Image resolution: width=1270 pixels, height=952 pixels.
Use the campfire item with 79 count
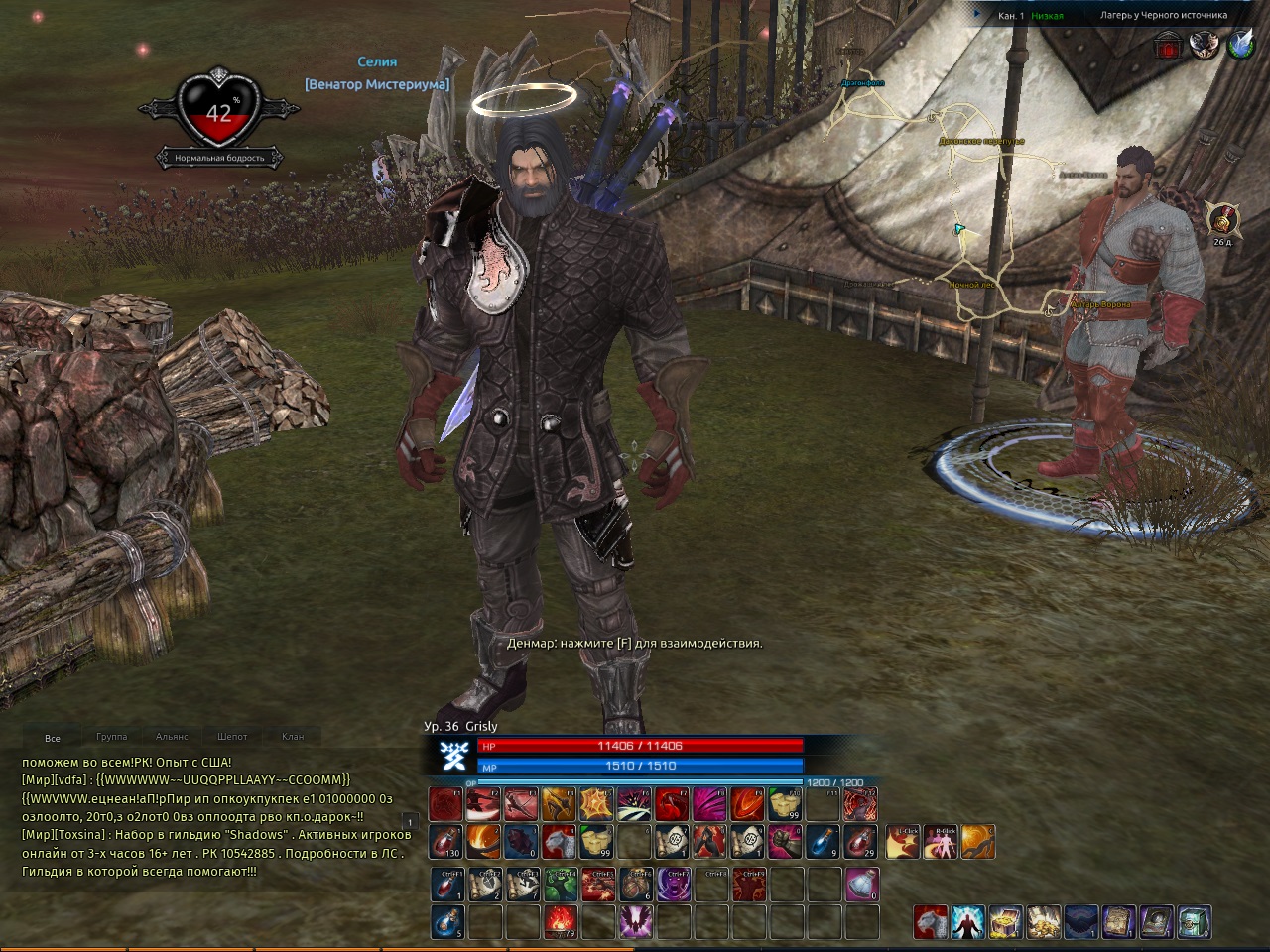(x=559, y=922)
